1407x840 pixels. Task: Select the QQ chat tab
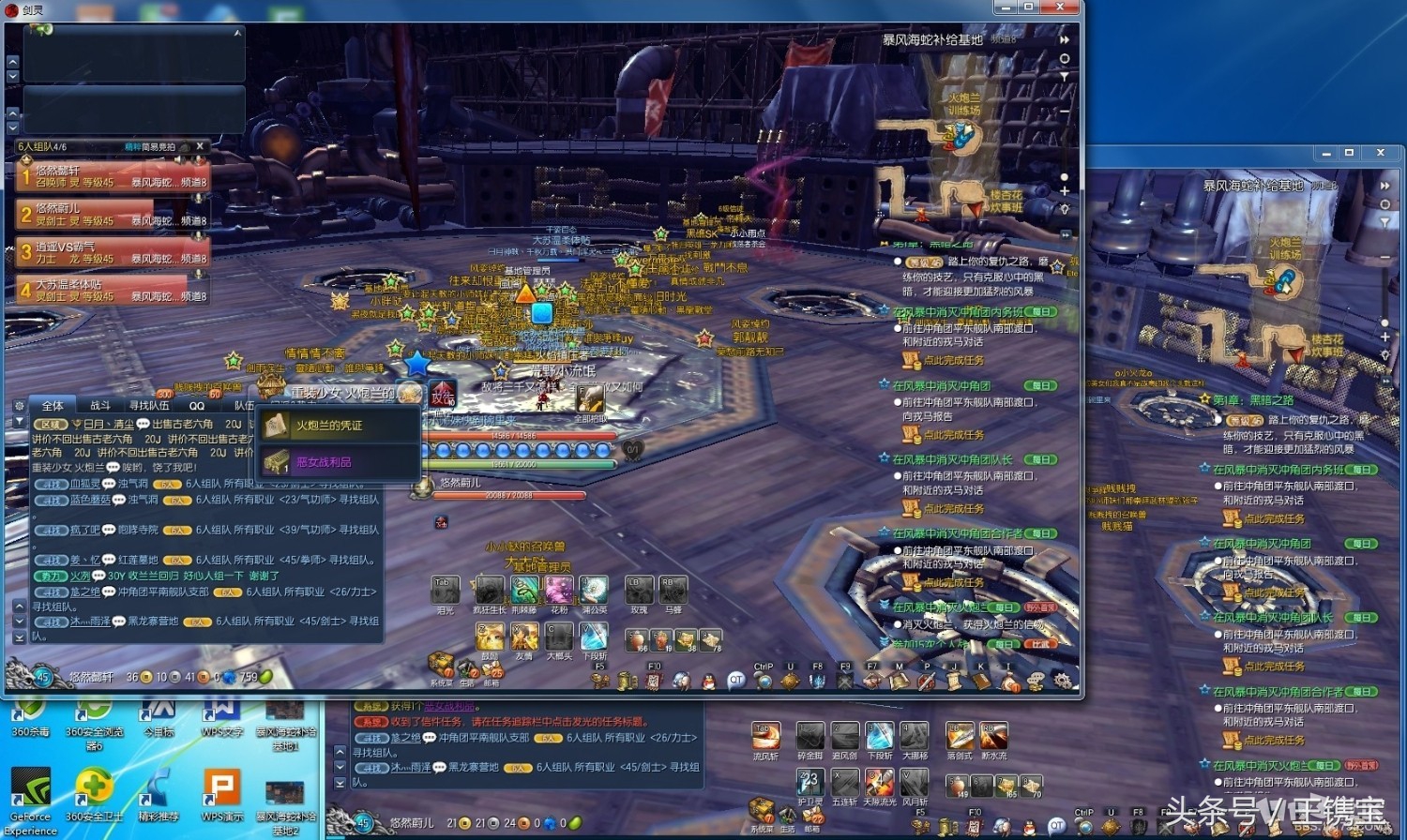[197, 406]
